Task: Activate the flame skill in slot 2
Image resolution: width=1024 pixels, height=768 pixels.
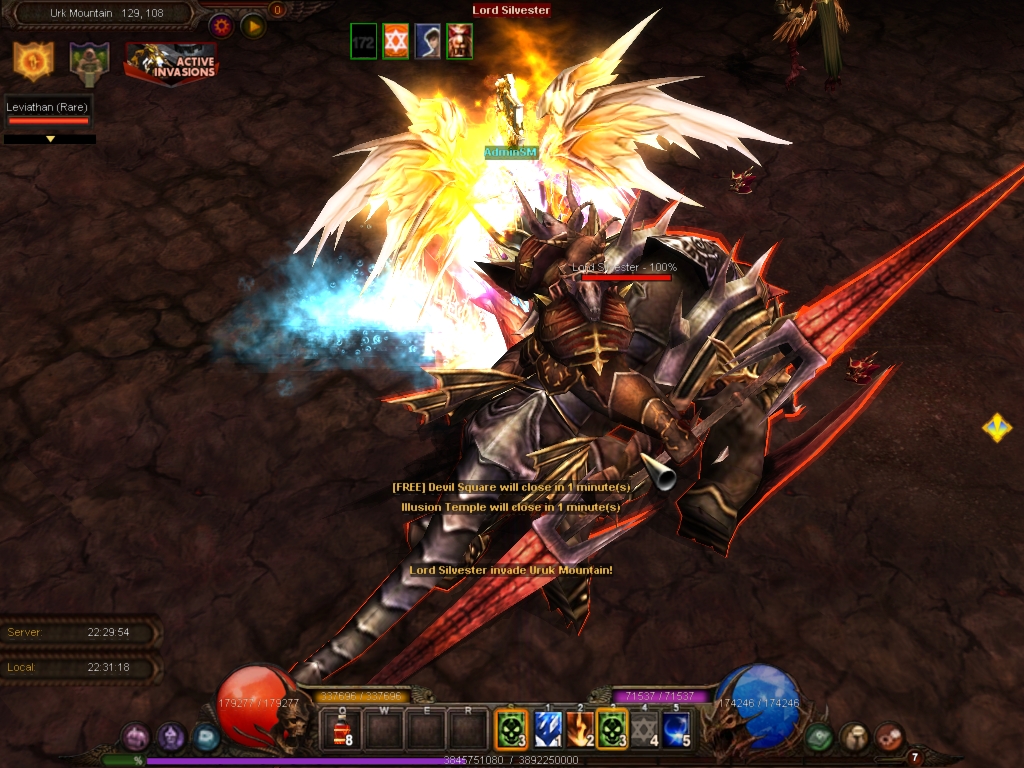Action: [580, 729]
